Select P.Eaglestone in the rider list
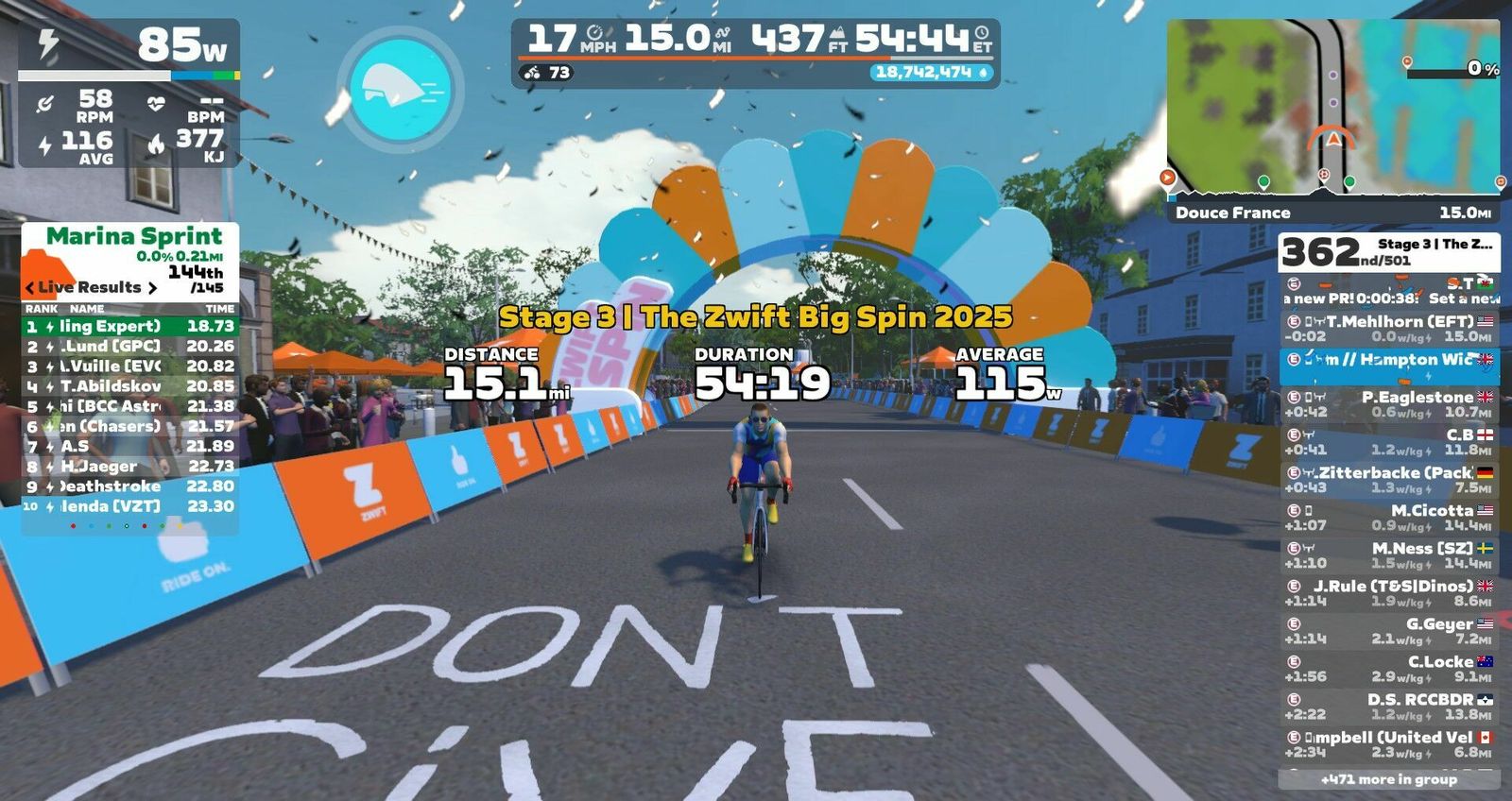 [x=1388, y=404]
